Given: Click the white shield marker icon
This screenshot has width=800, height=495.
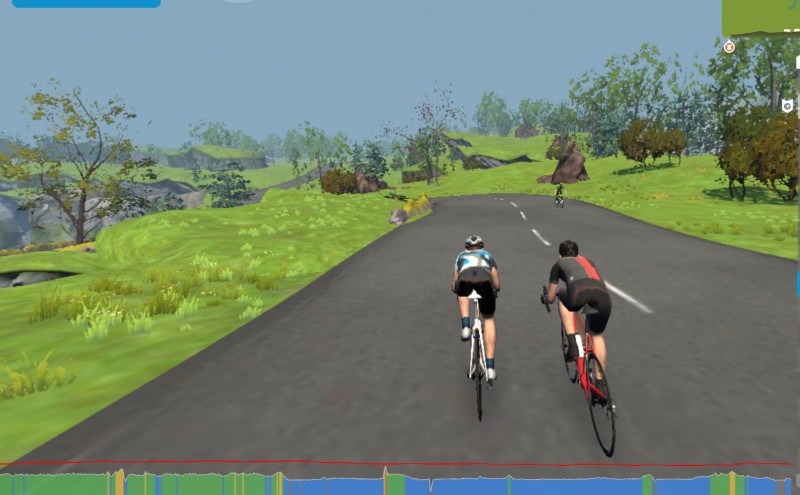Looking at the screenshot, I should (x=787, y=105).
